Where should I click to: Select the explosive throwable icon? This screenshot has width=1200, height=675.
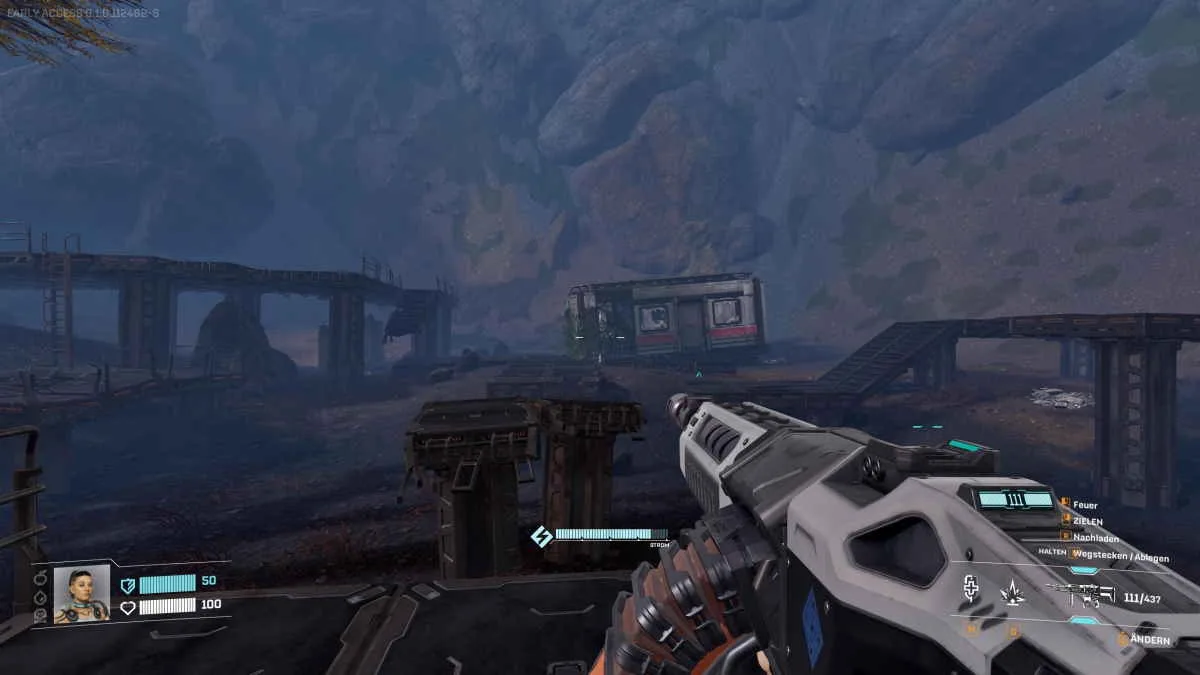point(1012,592)
